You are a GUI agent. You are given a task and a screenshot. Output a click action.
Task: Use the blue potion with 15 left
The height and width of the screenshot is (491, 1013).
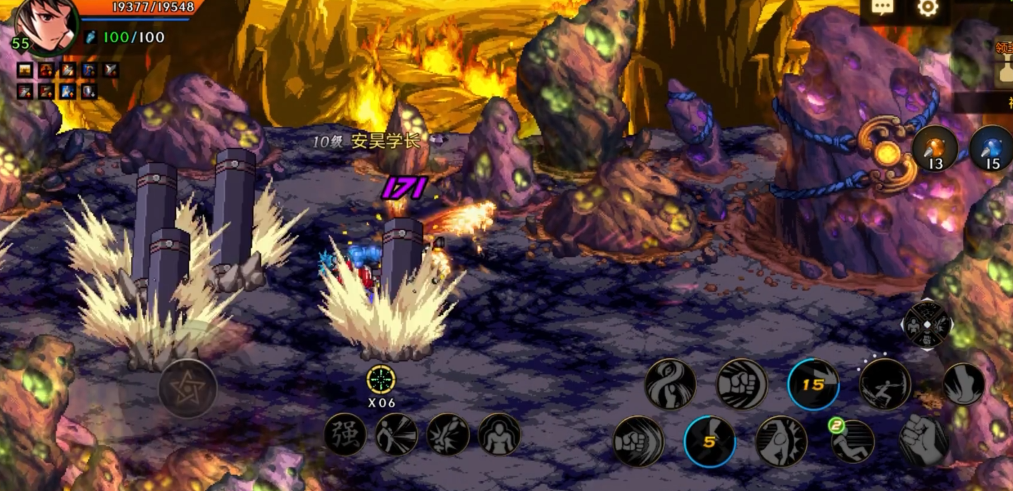(x=991, y=150)
